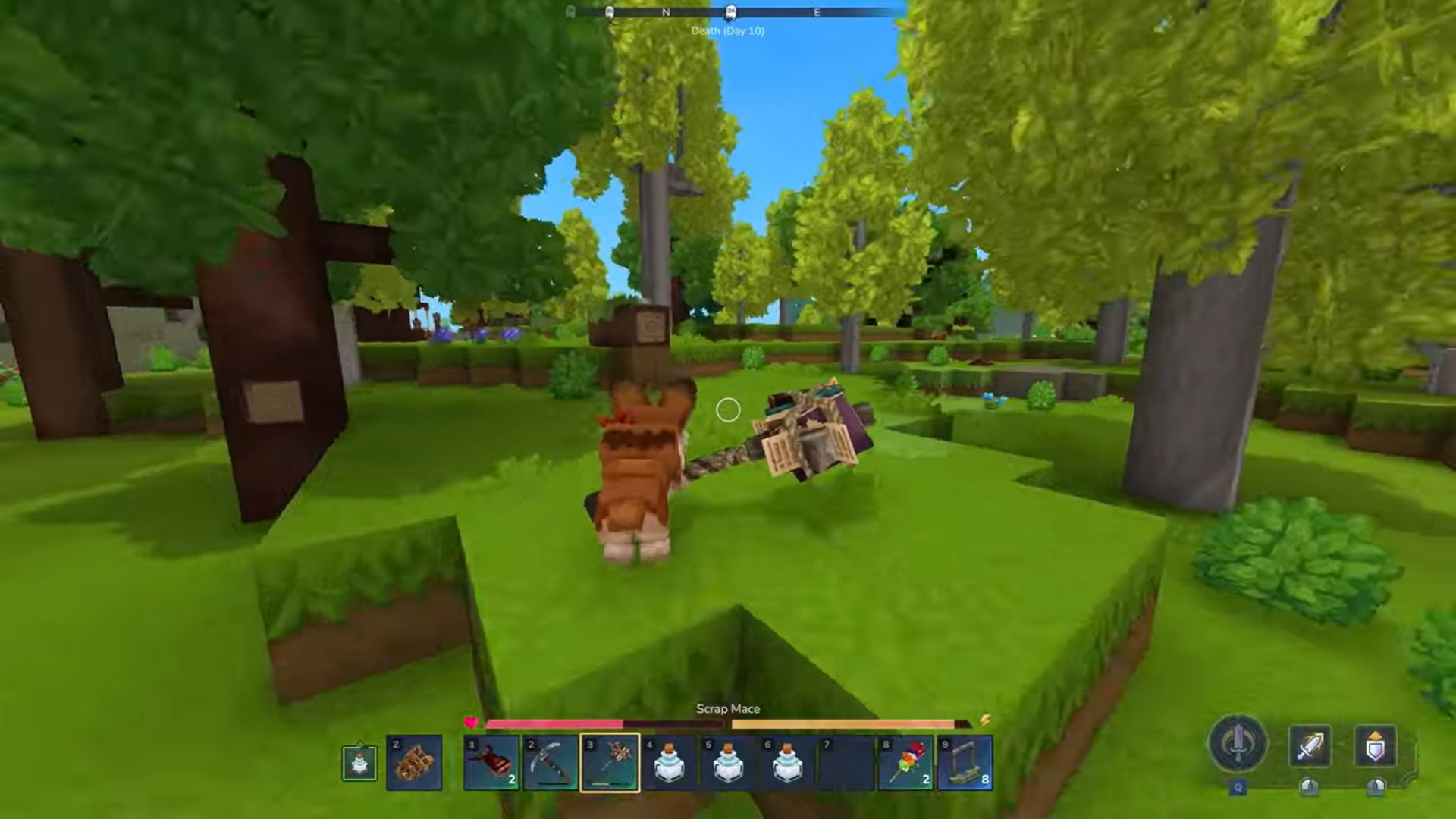The image size is (1456, 819).
Task: Click the N marker on the compass bar
Action: (x=666, y=12)
